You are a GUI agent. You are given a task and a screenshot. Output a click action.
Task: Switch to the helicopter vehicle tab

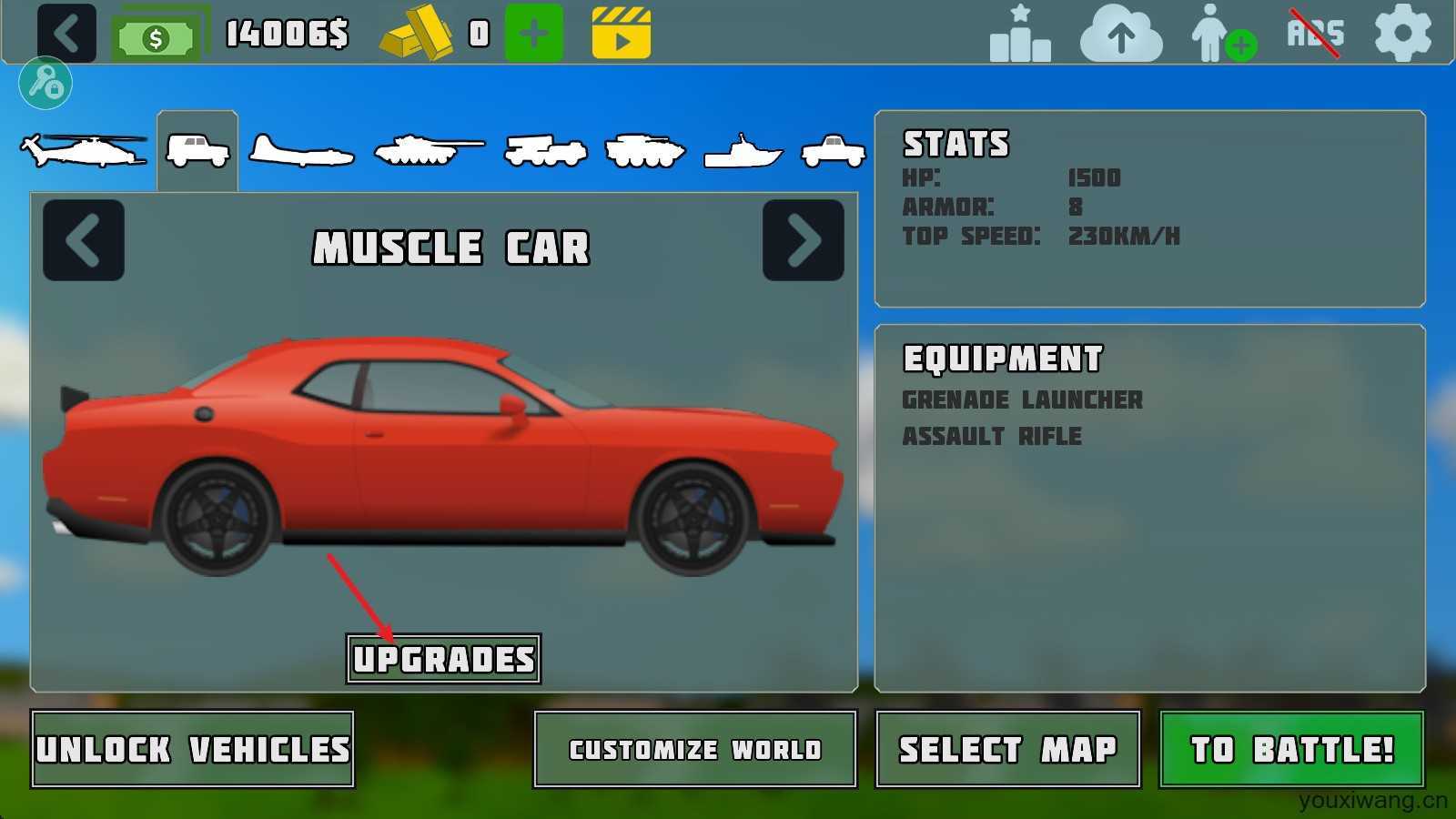85,150
